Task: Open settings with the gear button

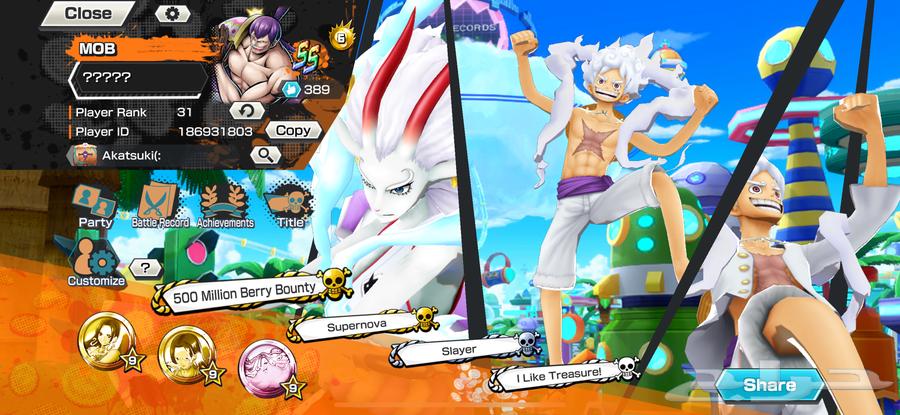Action: pos(171,14)
